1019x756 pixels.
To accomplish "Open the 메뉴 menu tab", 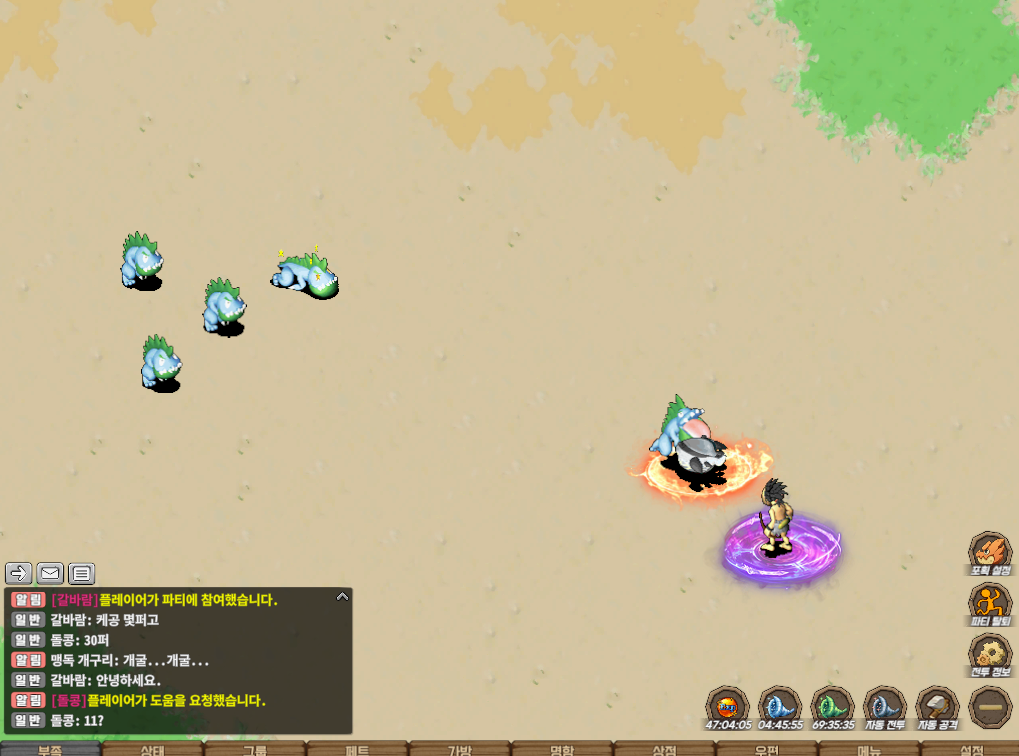I will (868, 749).
